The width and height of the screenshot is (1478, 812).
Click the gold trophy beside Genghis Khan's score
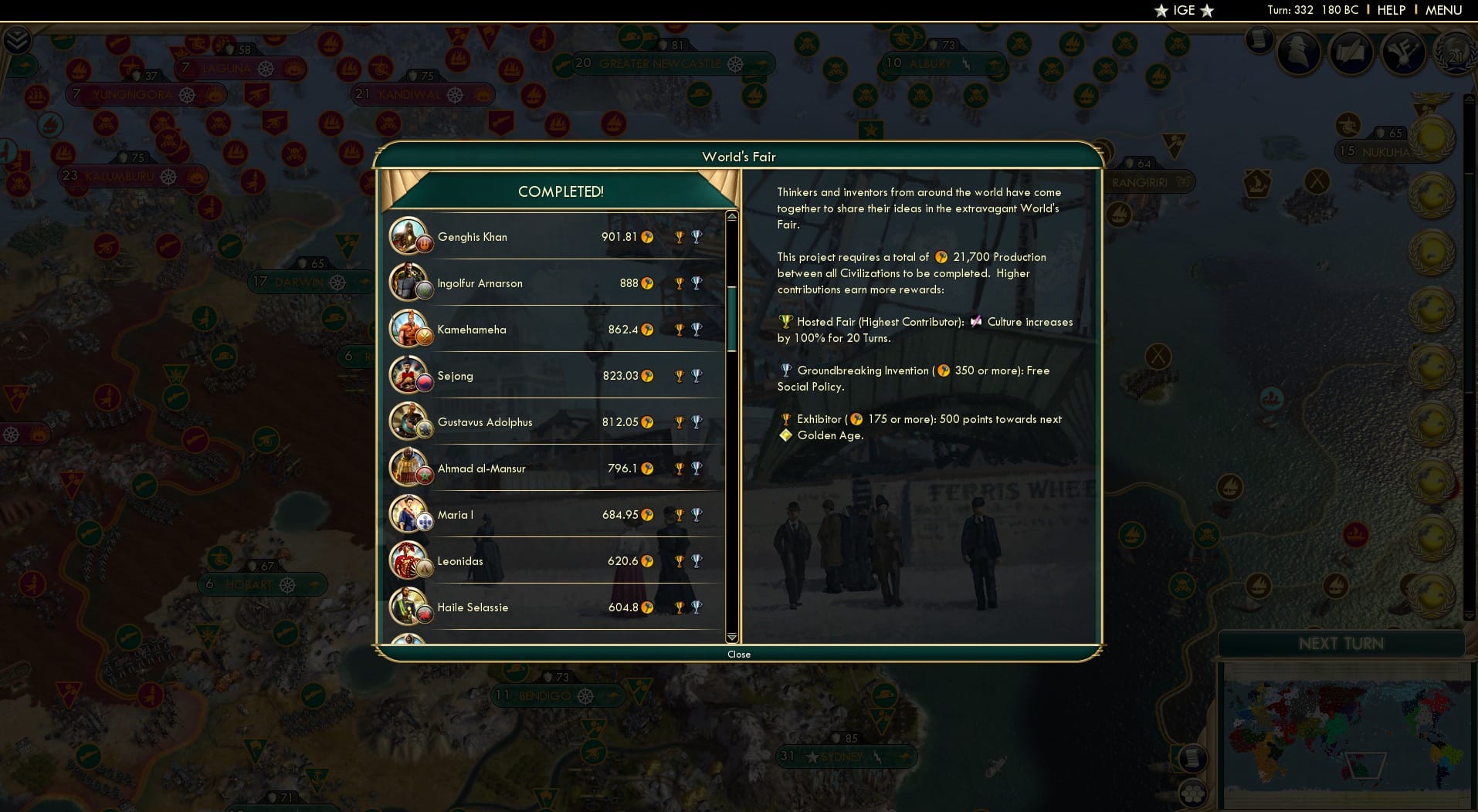click(680, 237)
